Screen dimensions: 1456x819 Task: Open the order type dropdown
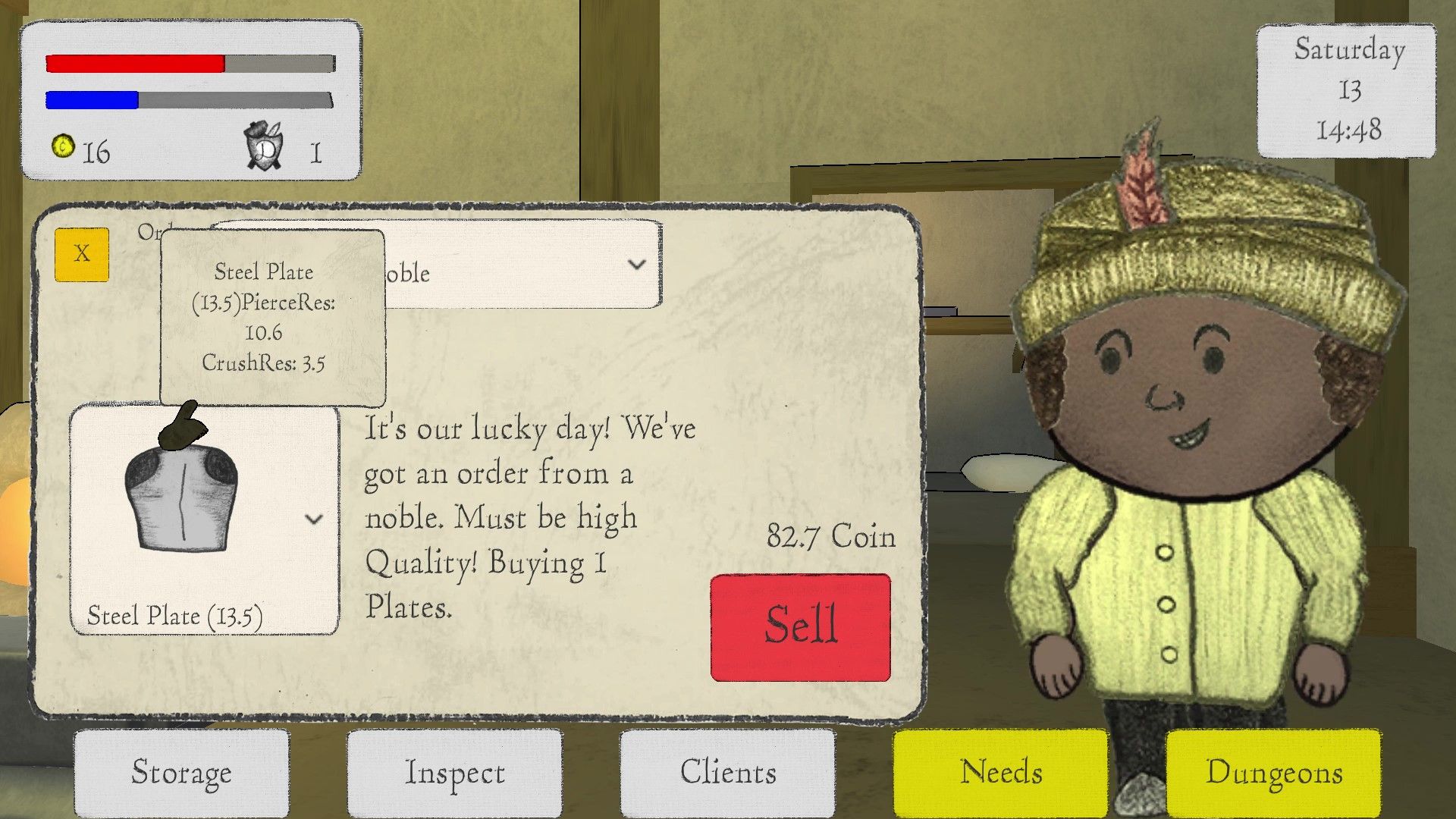(x=636, y=265)
